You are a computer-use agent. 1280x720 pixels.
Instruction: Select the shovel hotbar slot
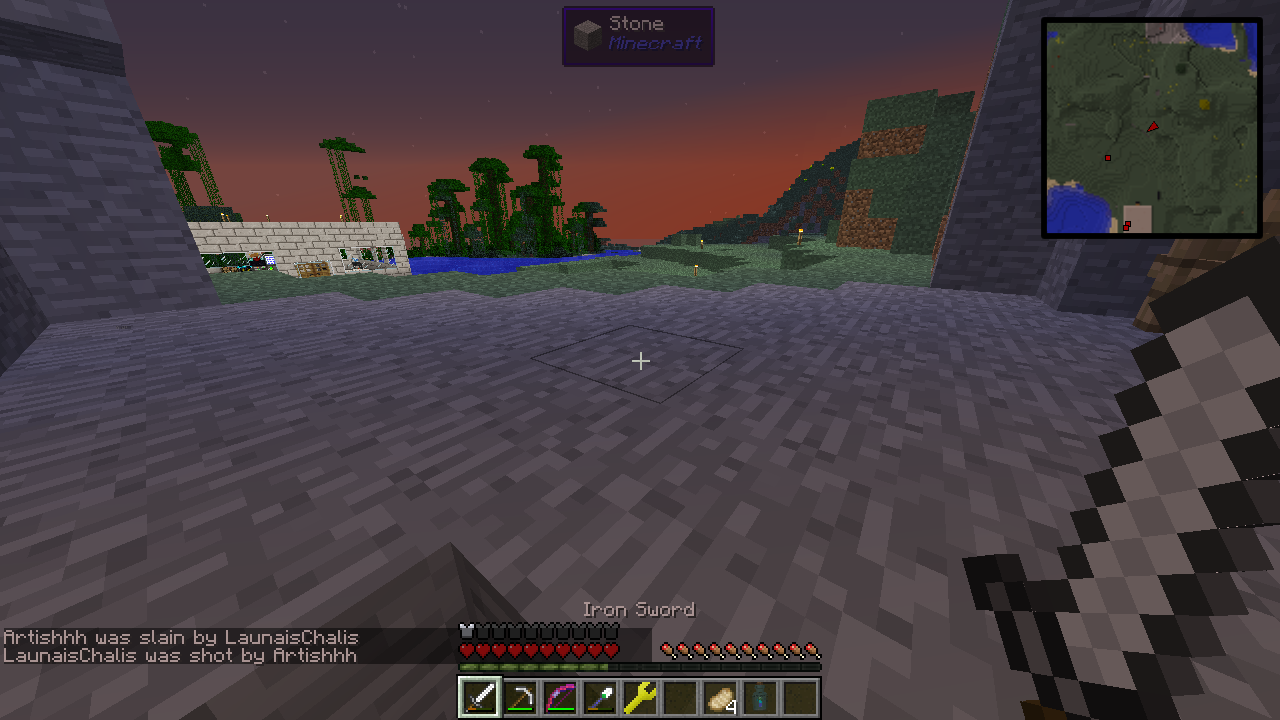click(x=599, y=697)
